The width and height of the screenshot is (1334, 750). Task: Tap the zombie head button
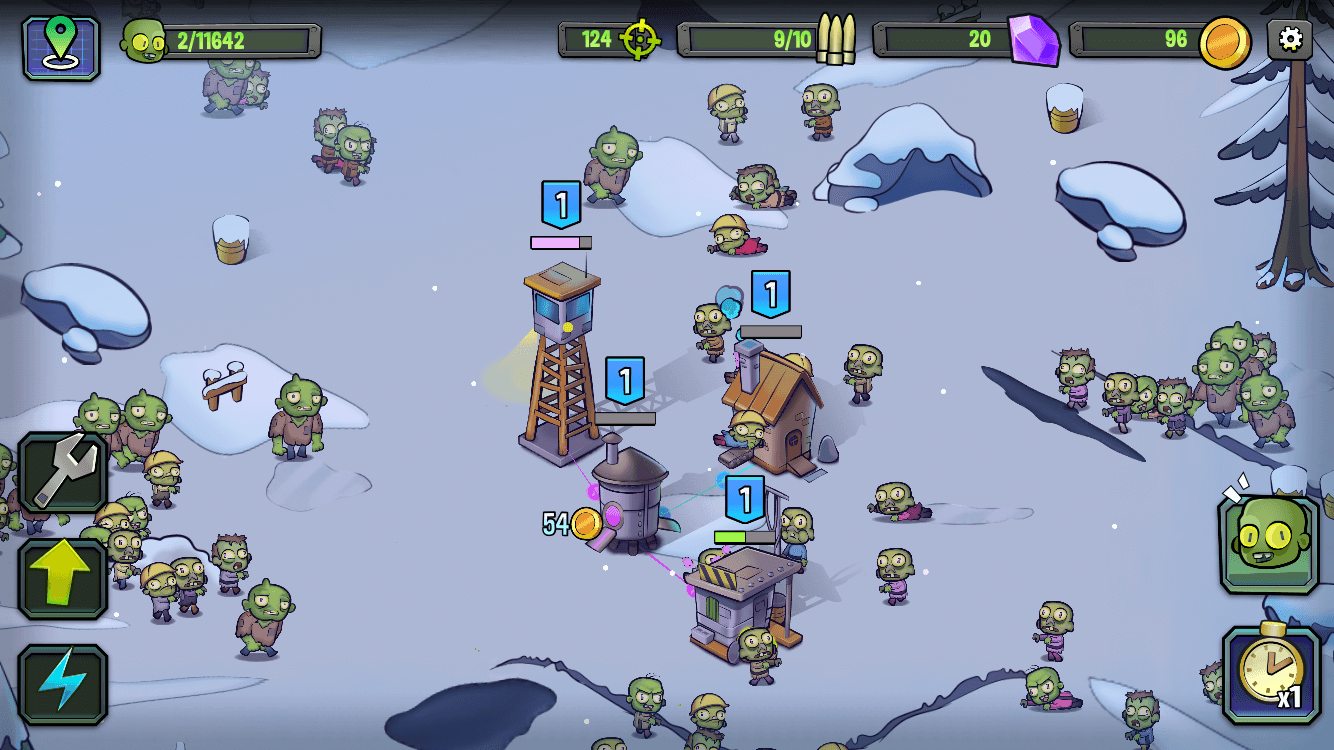(x=1269, y=543)
